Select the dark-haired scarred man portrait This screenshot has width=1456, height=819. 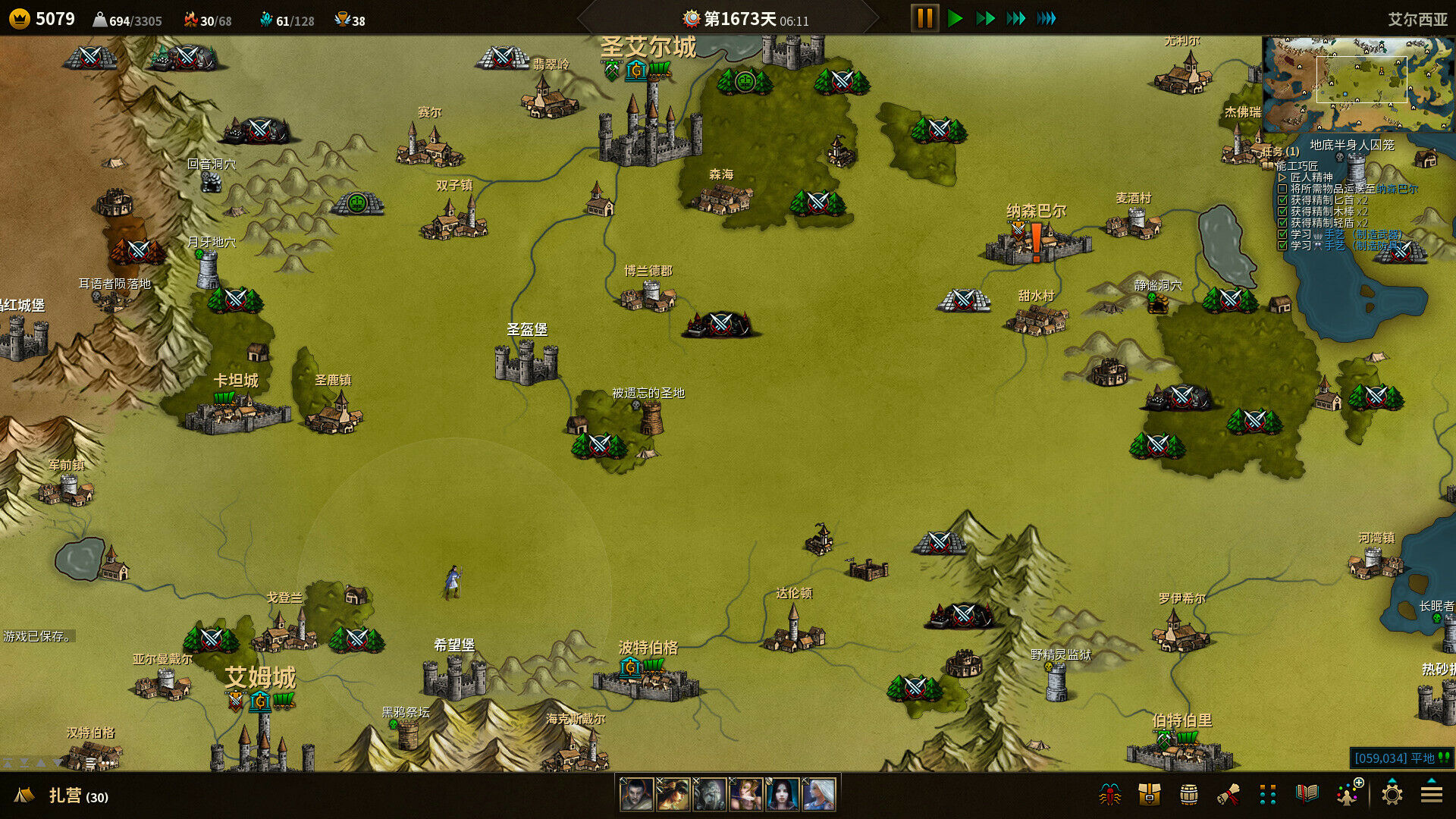pyautogui.click(x=636, y=795)
